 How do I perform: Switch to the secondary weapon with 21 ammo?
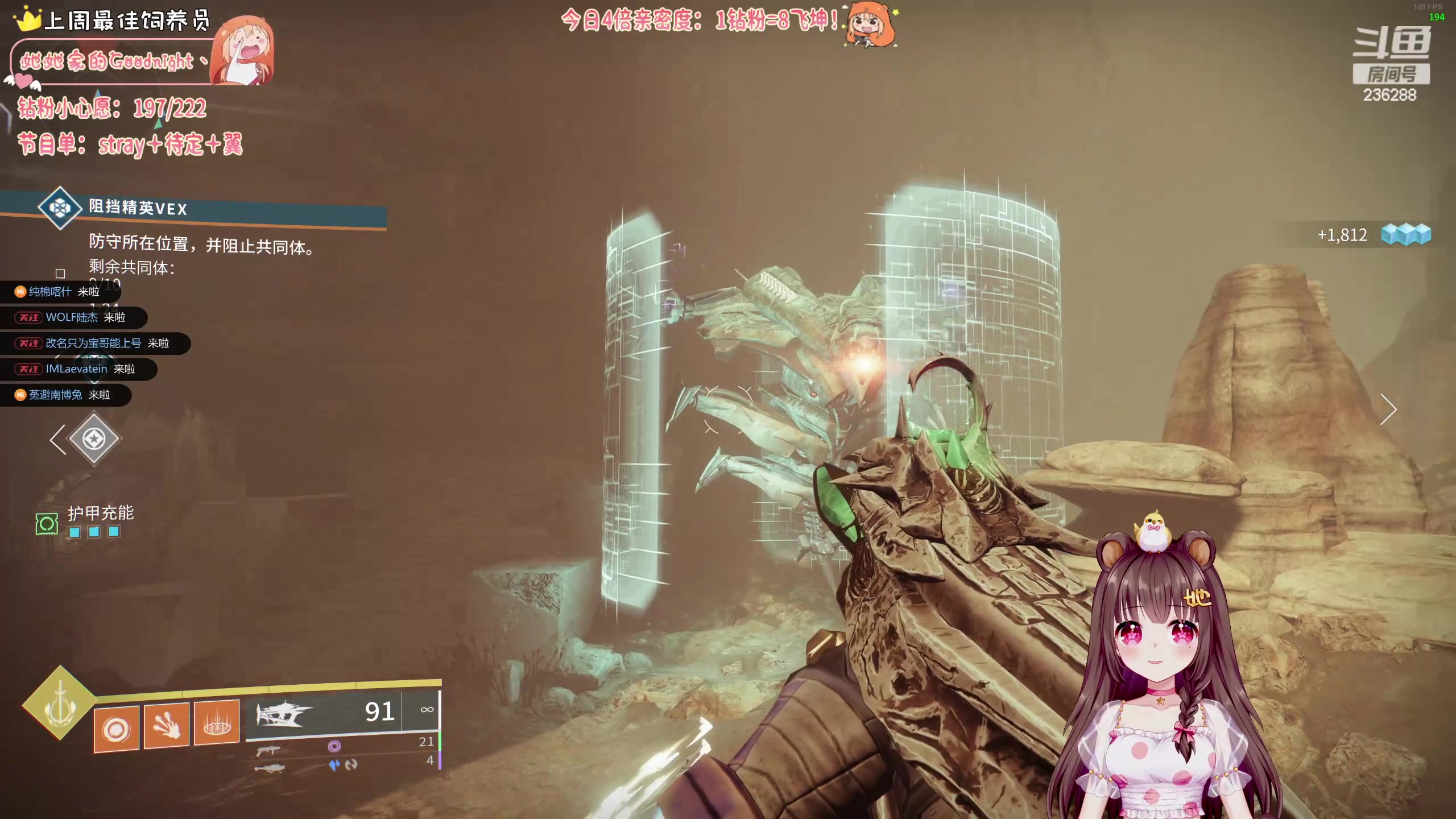(268, 750)
